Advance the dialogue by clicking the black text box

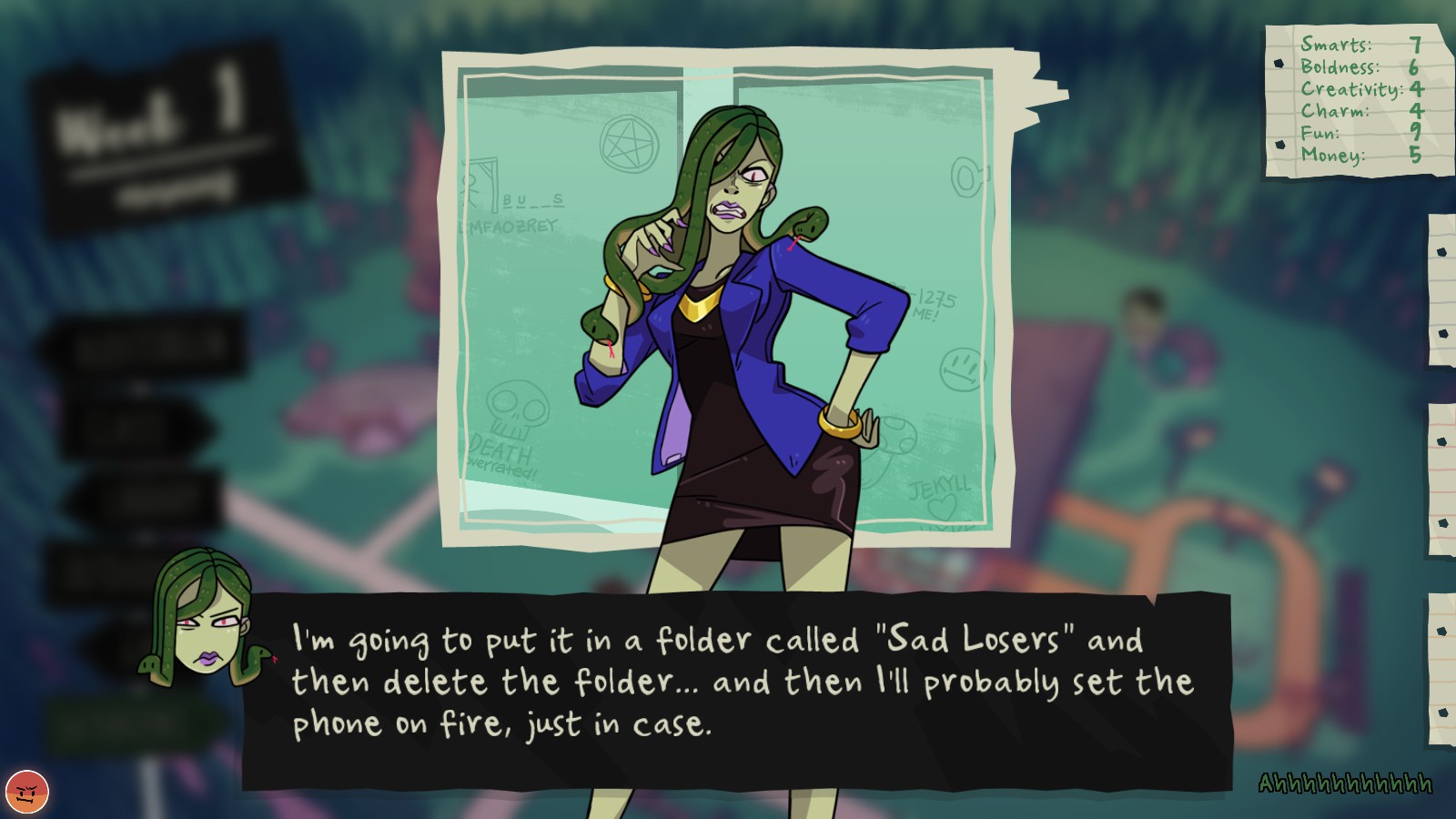(x=737, y=690)
